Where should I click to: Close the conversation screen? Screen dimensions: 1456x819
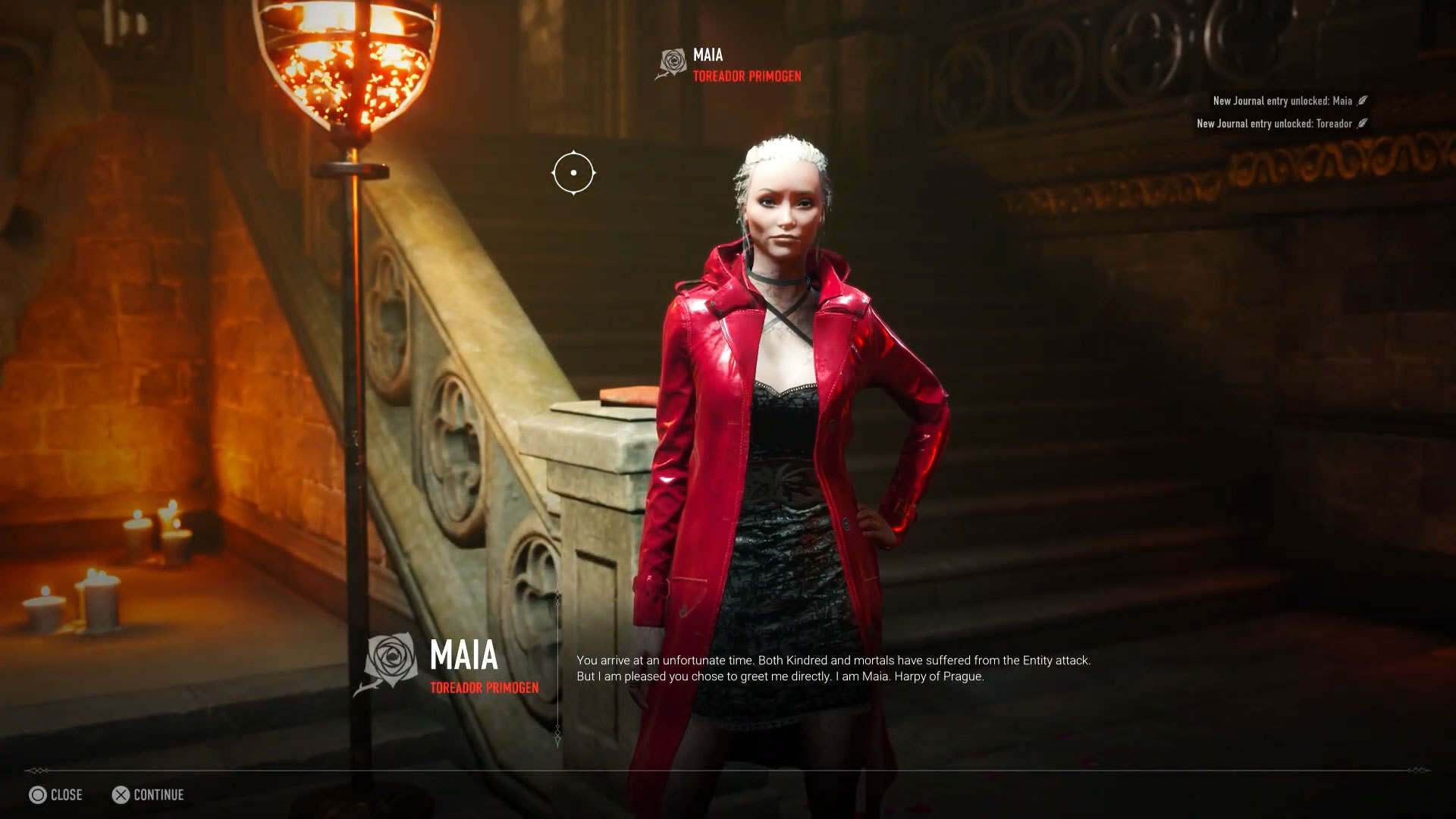55,795
